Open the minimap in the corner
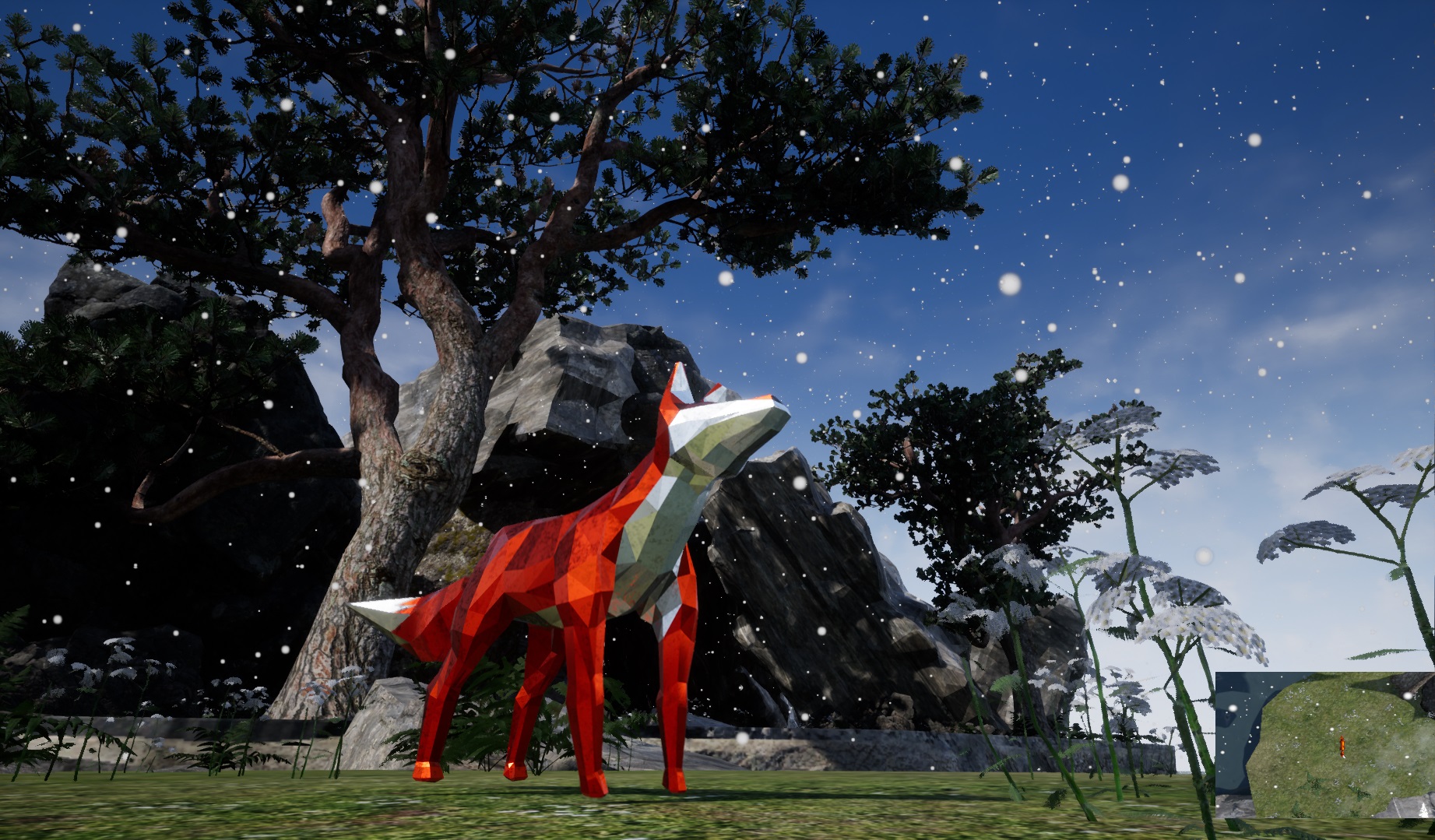1435x840 pixels. (x=1324, y=745)
